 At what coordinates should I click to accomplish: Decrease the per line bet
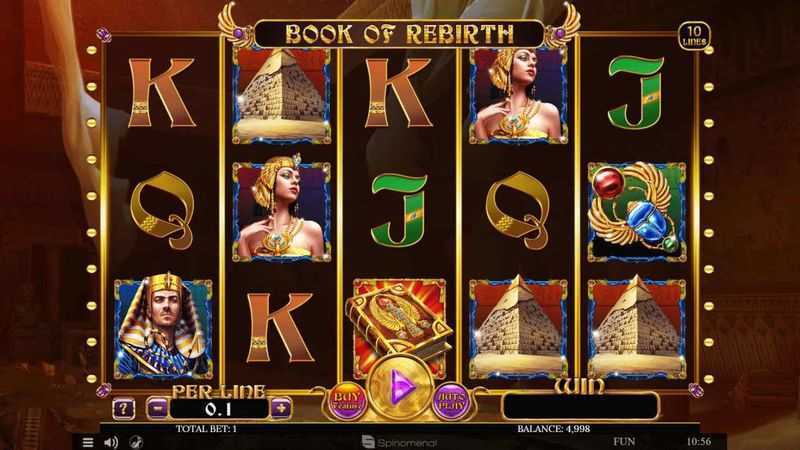(x=156, y=408)
